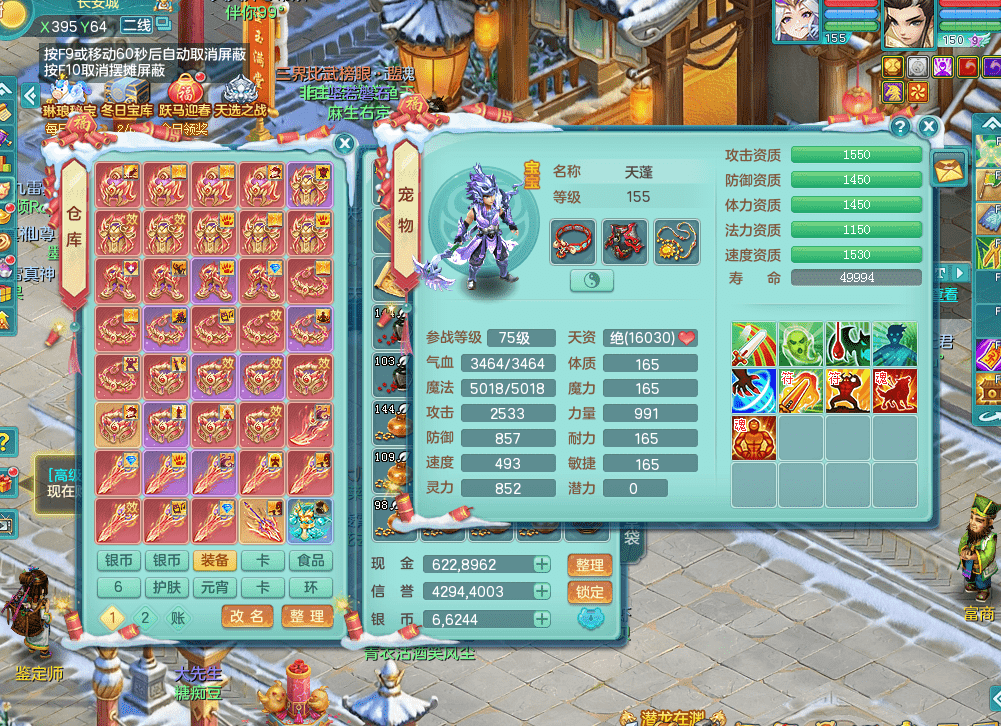The image size is (1001, 726).
Task: Select the green ghost pet skill icon
Action: (x=801, y=344)
